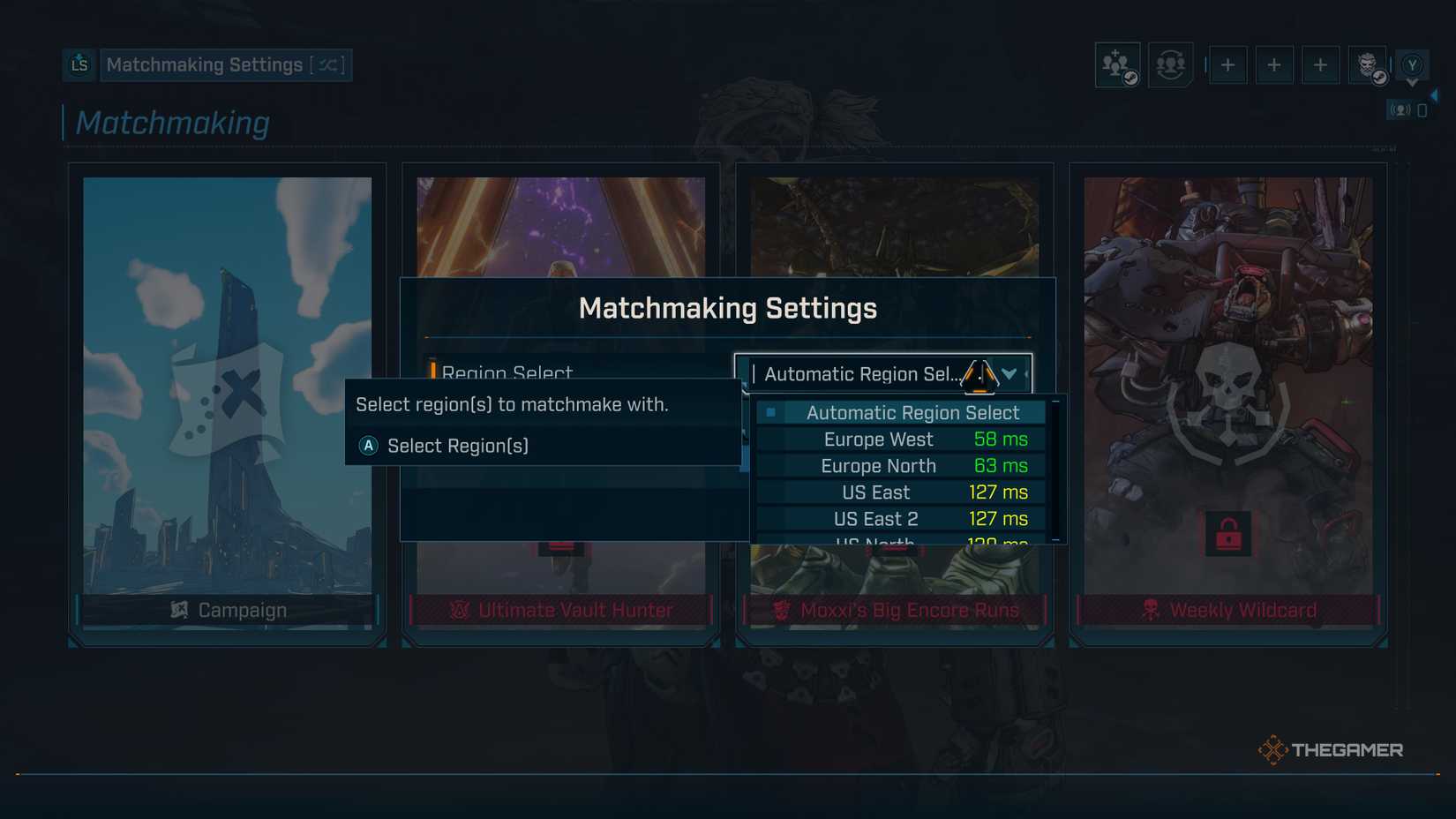
Task: Click the voice chat indicator icon
Action: pyautogui.click(x=1400, y=109)
